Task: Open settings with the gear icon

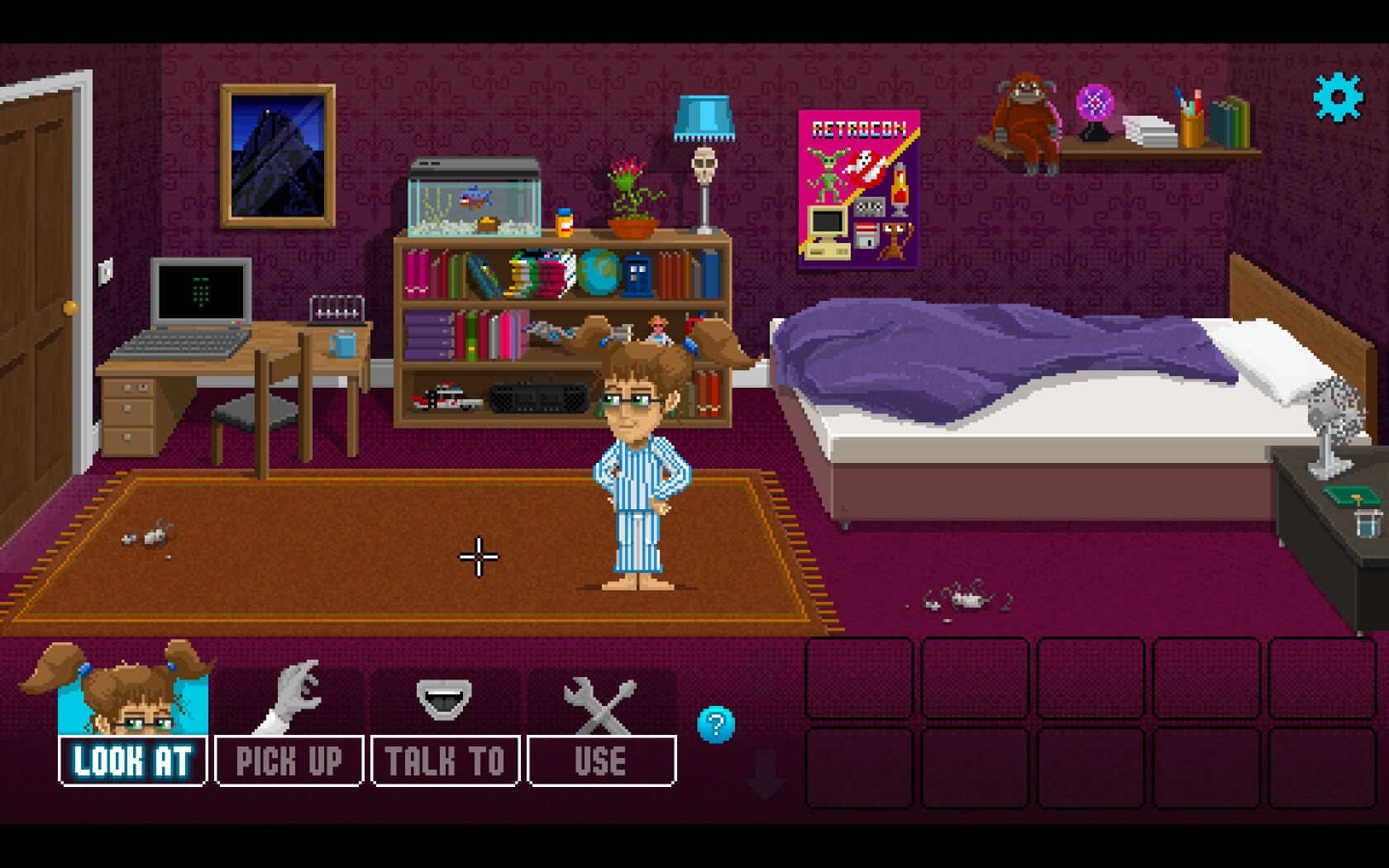Action: 1338,98
